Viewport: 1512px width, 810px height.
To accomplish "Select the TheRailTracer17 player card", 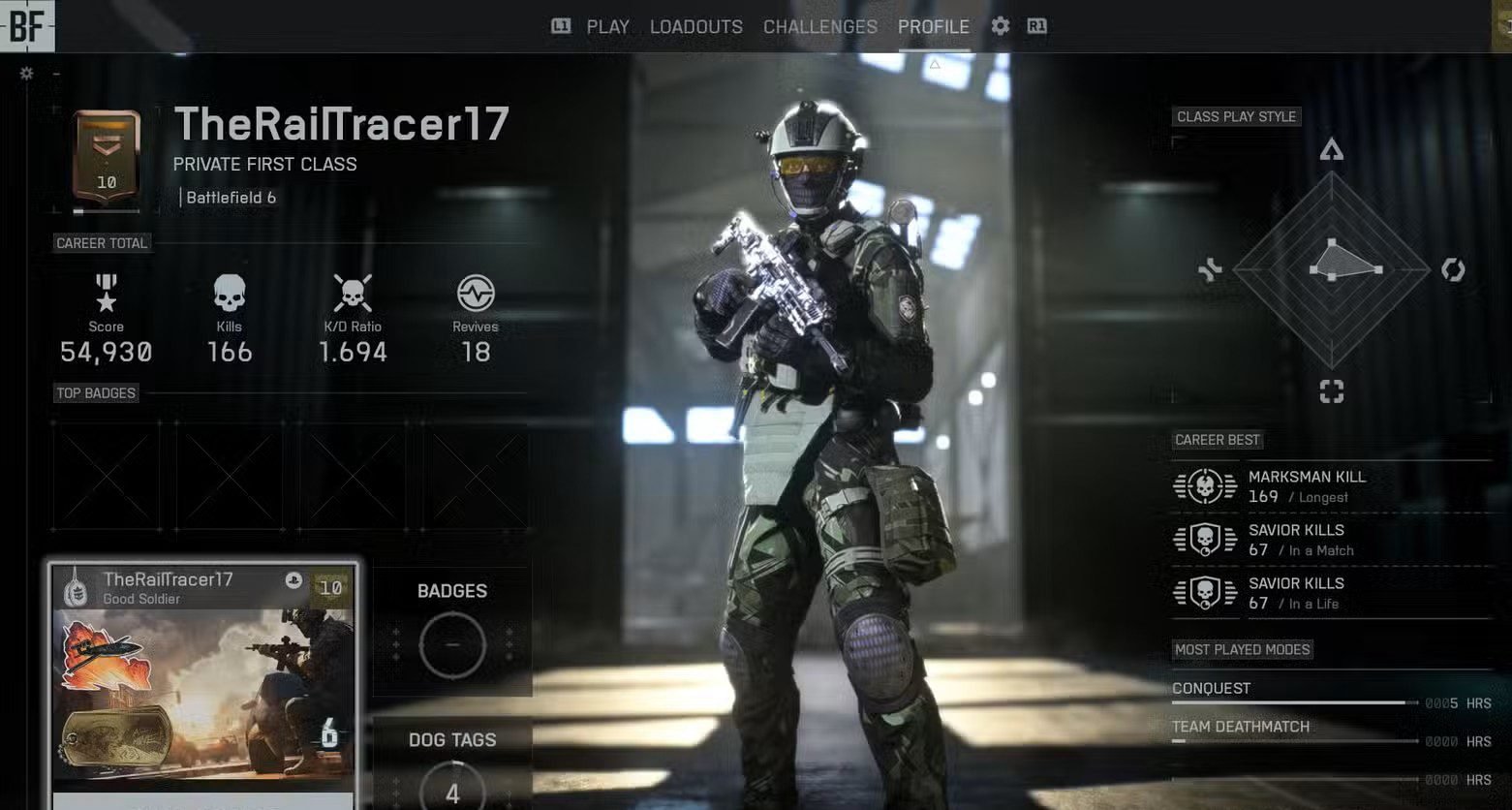I will tap(203, 682).
